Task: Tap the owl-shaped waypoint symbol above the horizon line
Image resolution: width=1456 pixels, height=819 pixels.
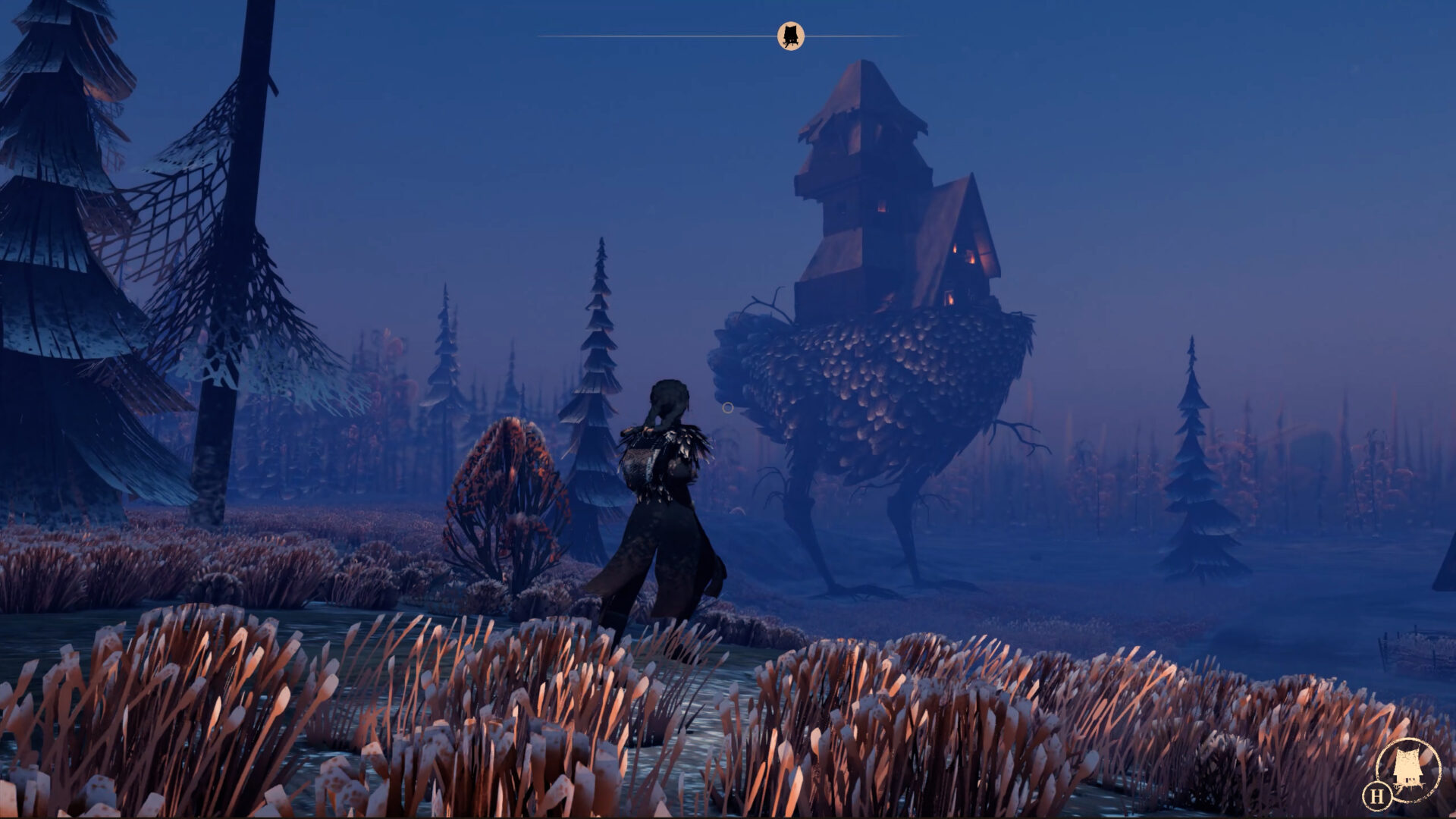Action: pyautogui.click(x=791, y=35)
